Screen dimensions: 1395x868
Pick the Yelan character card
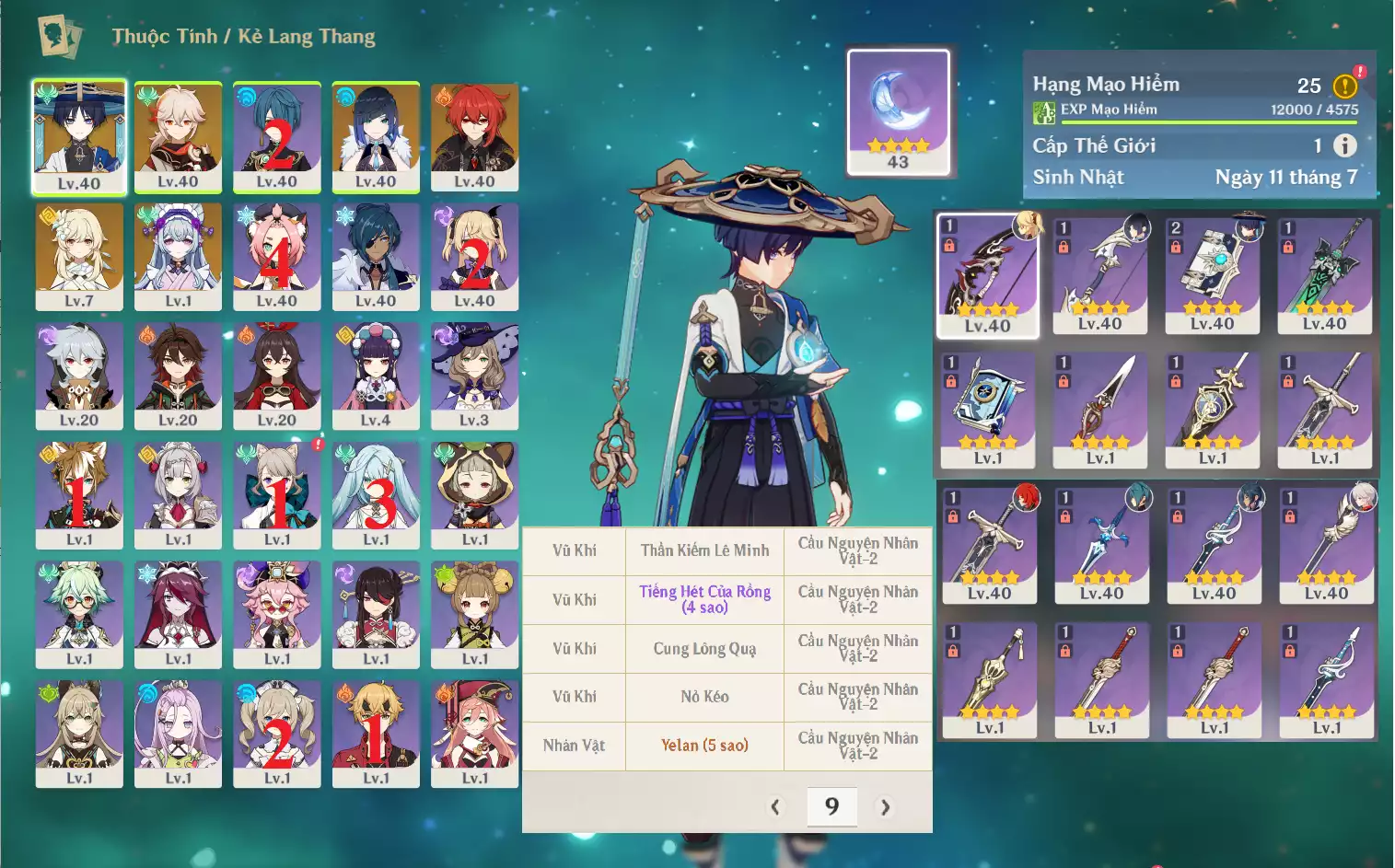tap(376, 136)
